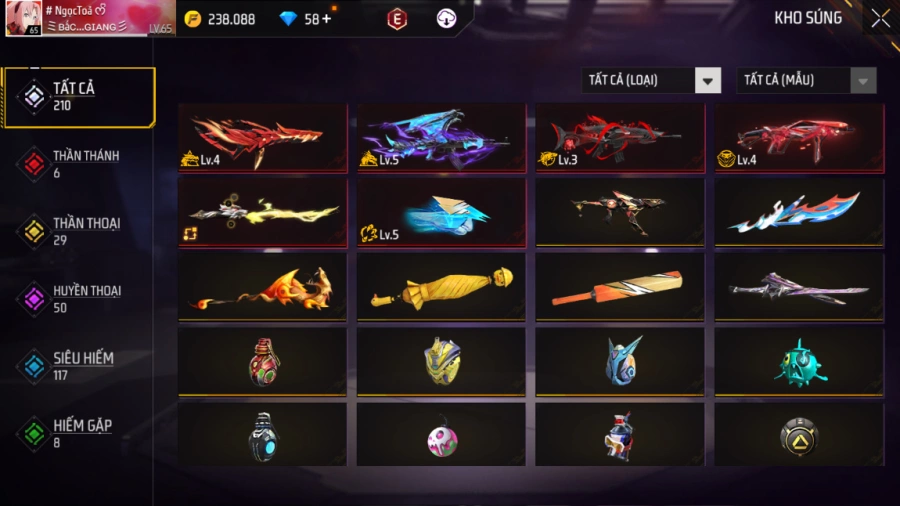Select the red flame Lv.4 gun skin
The image size is (900, 506).
263,137
